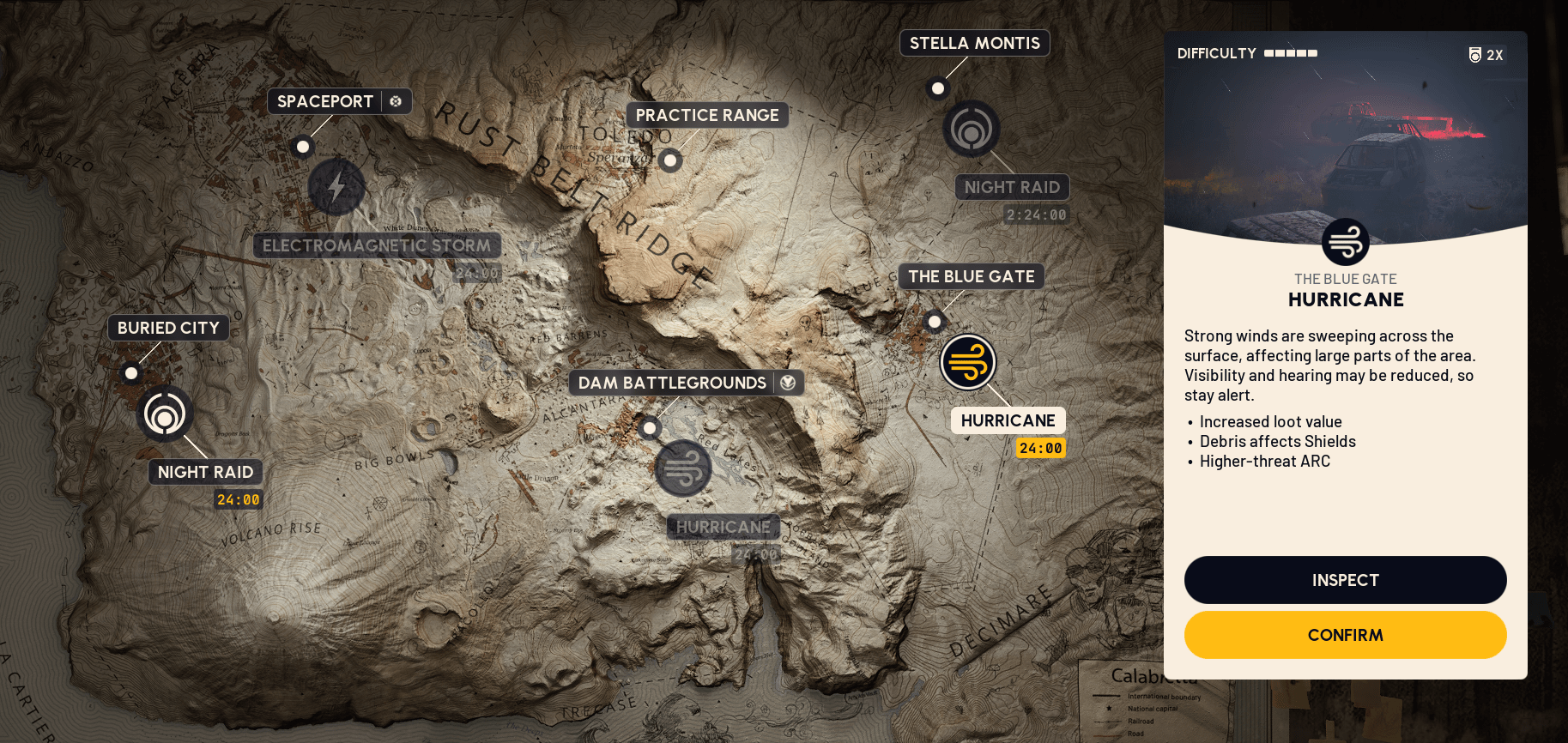1568x743 pixels.
Task: Click the faction badge icon on Spaceport label
Action: point(396,100)
